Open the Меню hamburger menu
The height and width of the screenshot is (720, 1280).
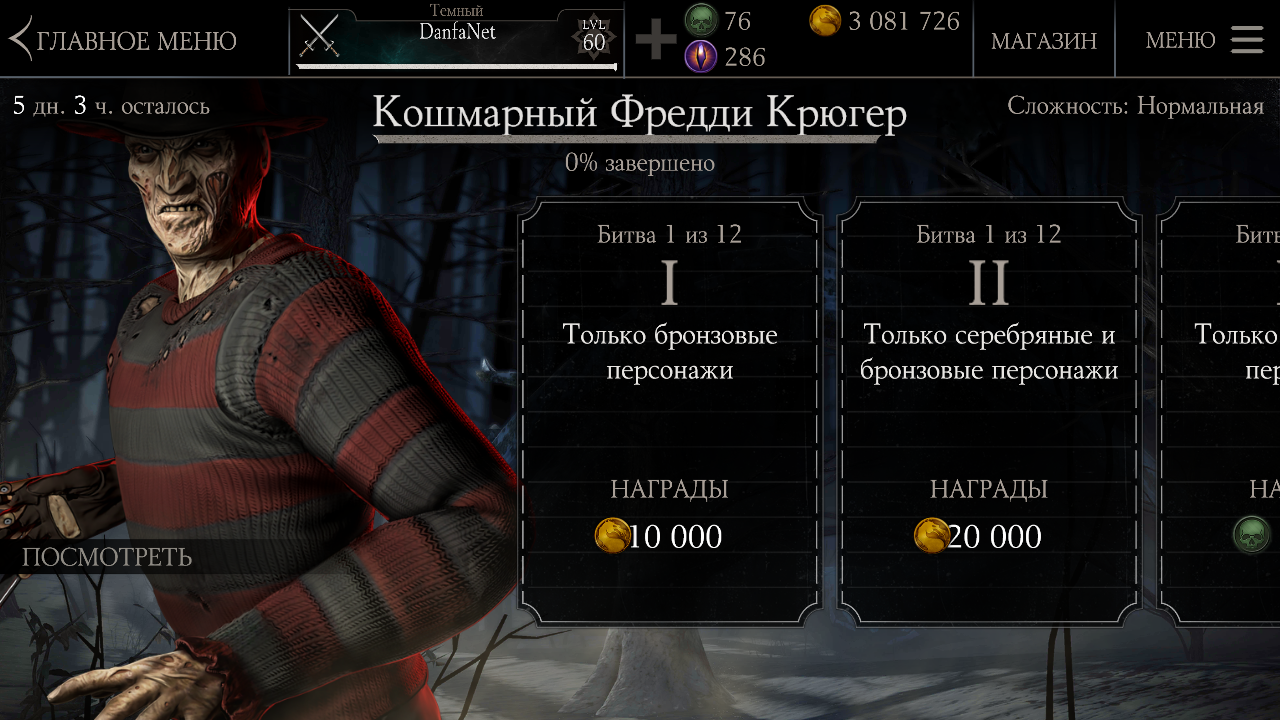click(x=1204, y=40)
